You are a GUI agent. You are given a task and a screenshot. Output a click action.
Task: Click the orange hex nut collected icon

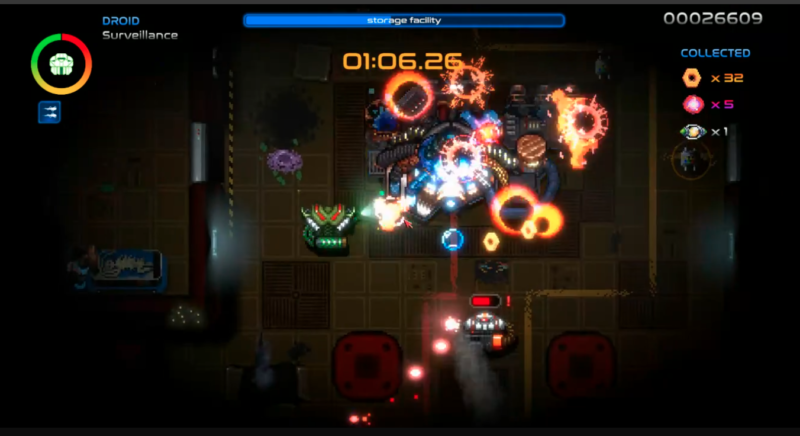point(691,78)
